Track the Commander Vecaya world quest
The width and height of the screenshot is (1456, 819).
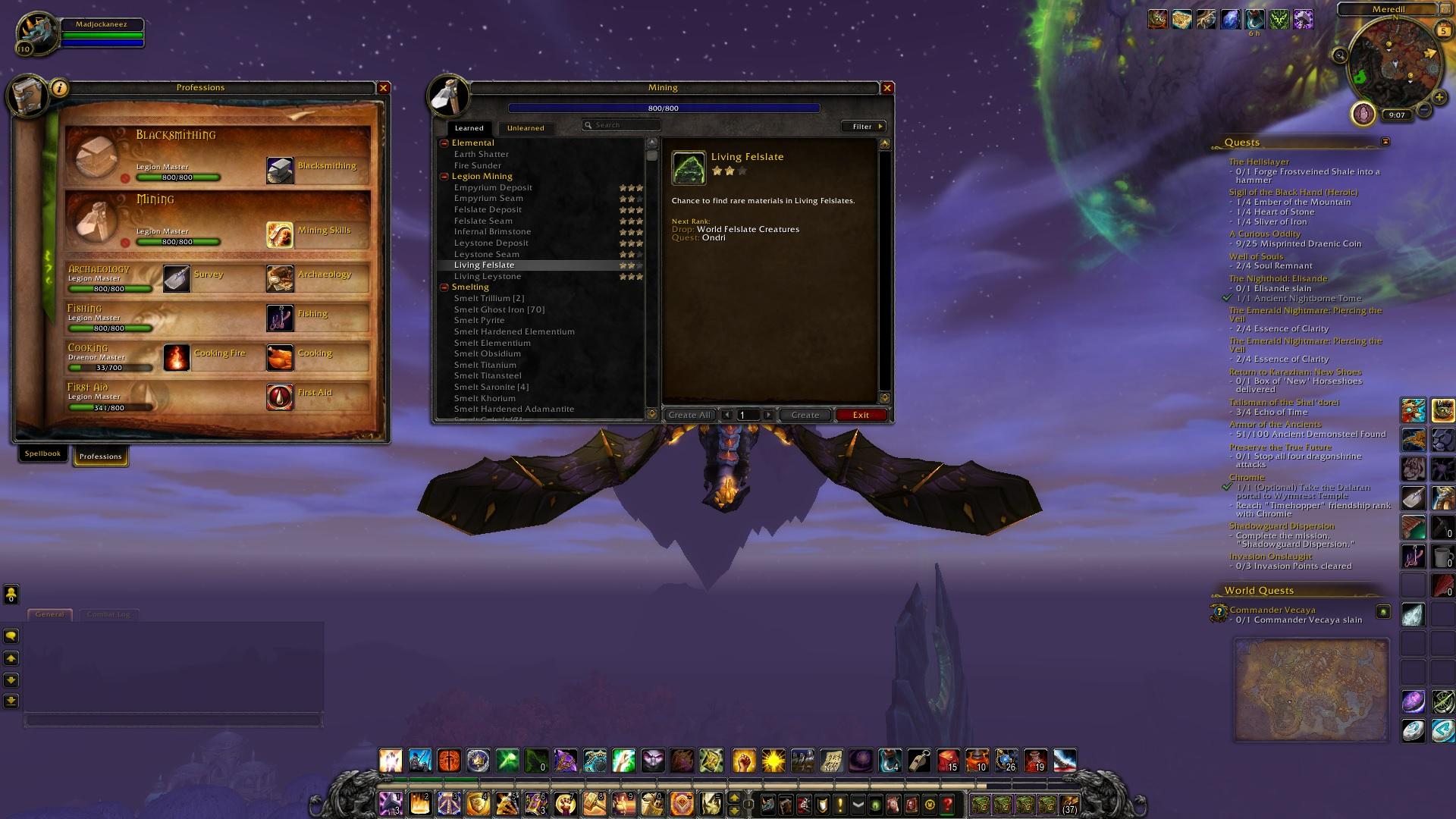[x=1272, y=610]
